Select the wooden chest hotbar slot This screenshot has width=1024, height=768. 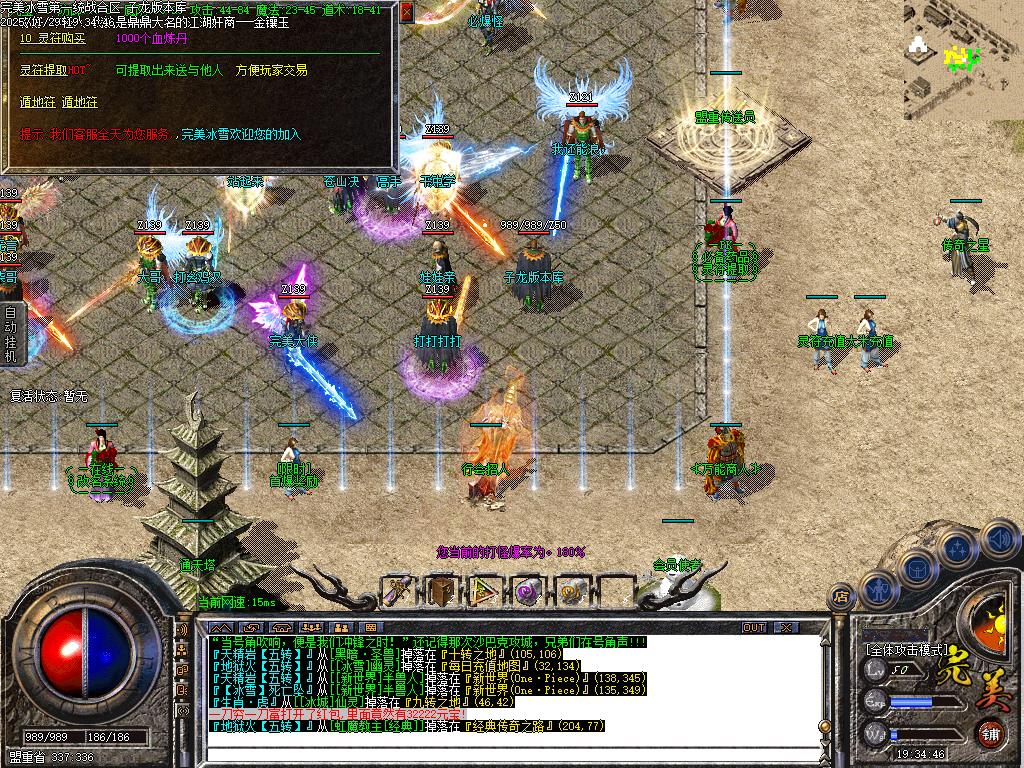(x=441, y=591)
